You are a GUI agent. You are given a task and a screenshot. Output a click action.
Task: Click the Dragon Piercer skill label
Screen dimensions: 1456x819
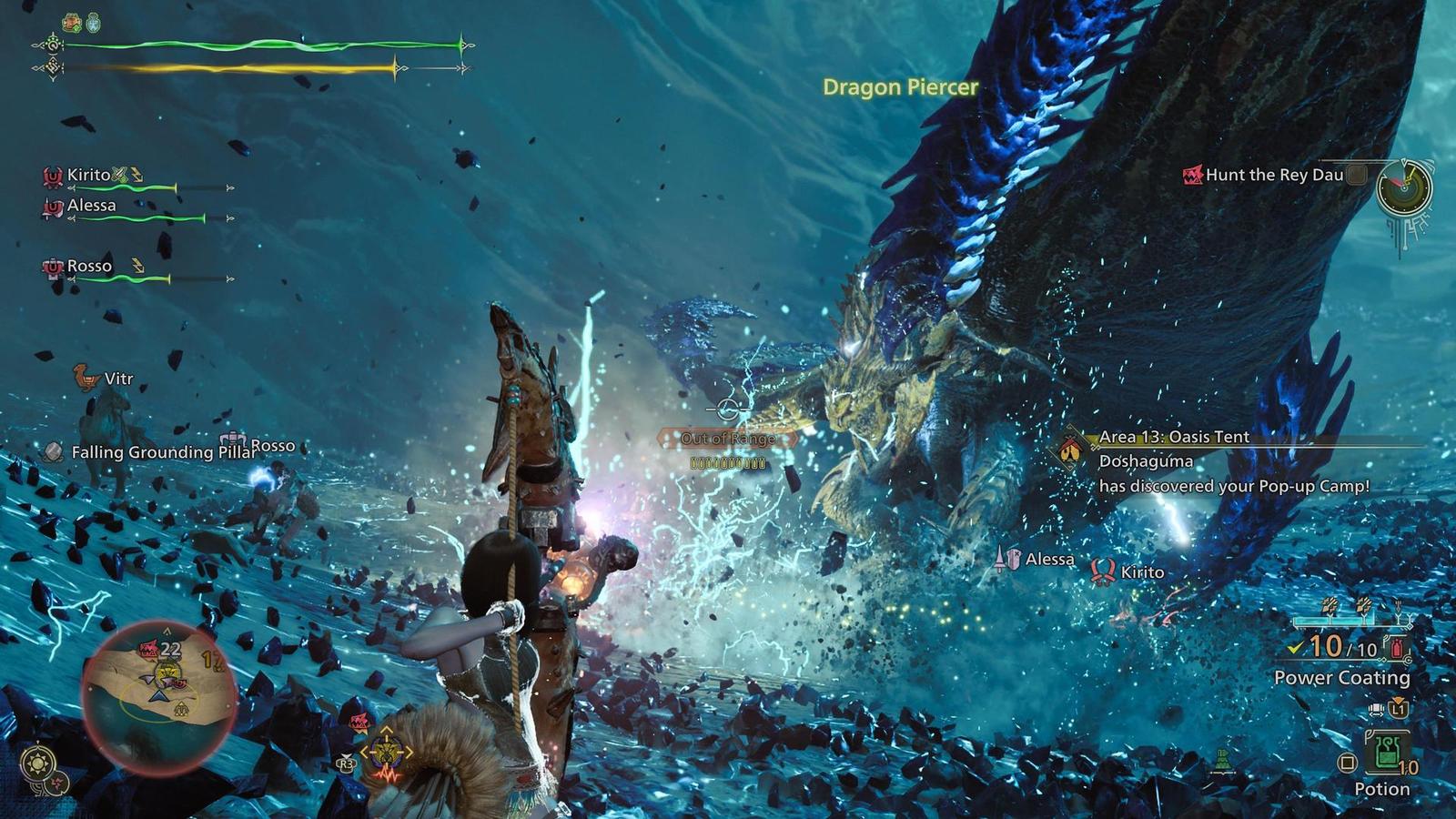pos(898,88)
